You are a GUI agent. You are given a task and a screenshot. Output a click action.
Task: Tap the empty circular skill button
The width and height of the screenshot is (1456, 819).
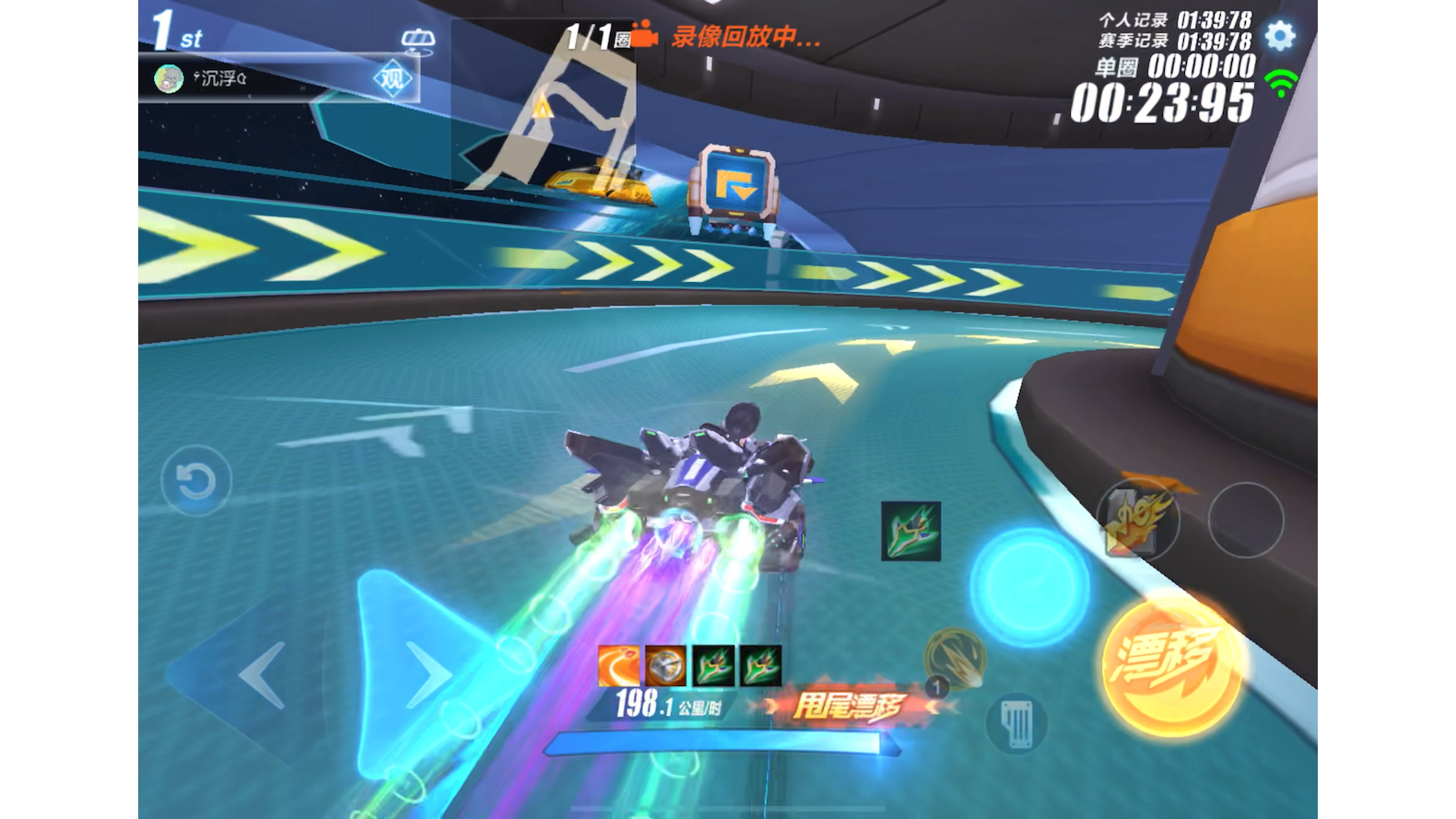point(1245,521)
